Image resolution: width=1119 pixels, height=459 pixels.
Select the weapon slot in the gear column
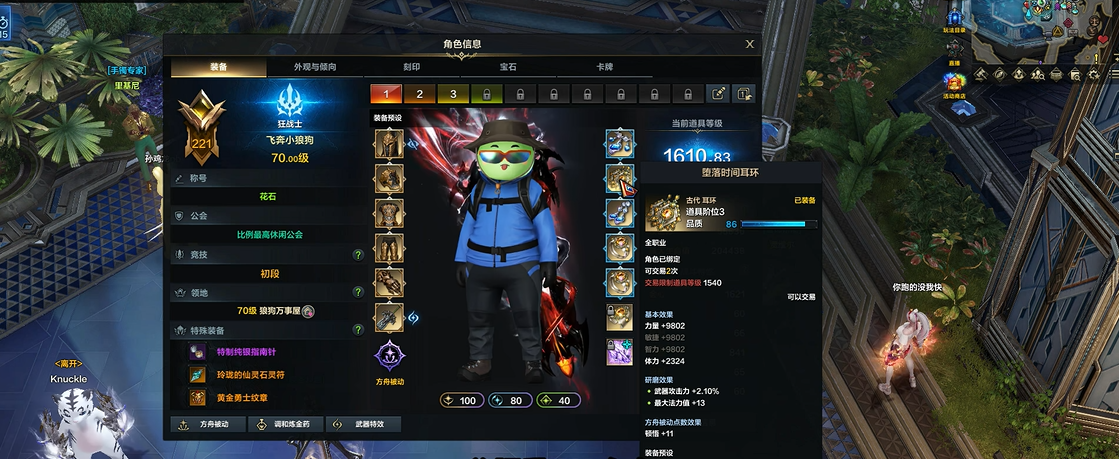coord(389,318)
